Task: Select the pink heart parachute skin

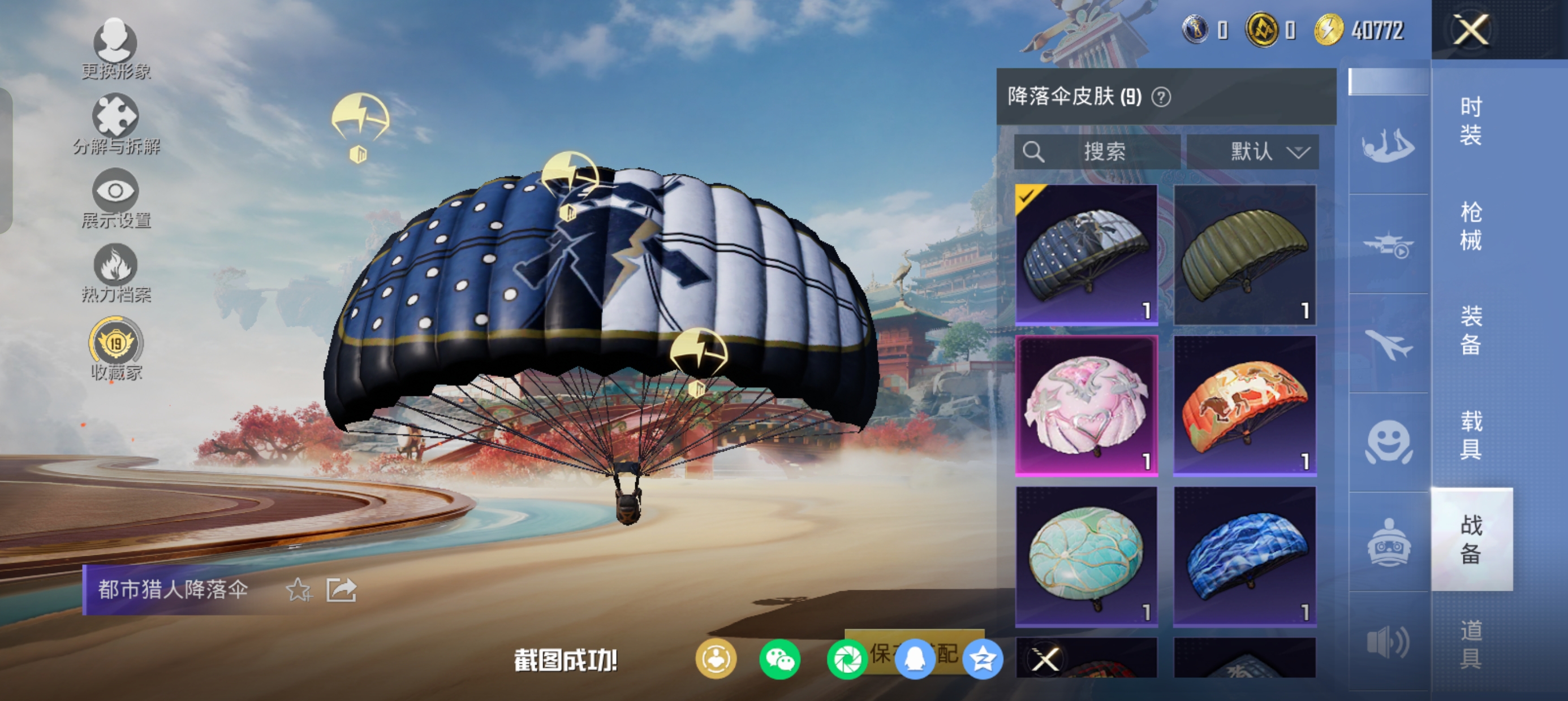Action: pyautogui.click(x=1087, y=405)
